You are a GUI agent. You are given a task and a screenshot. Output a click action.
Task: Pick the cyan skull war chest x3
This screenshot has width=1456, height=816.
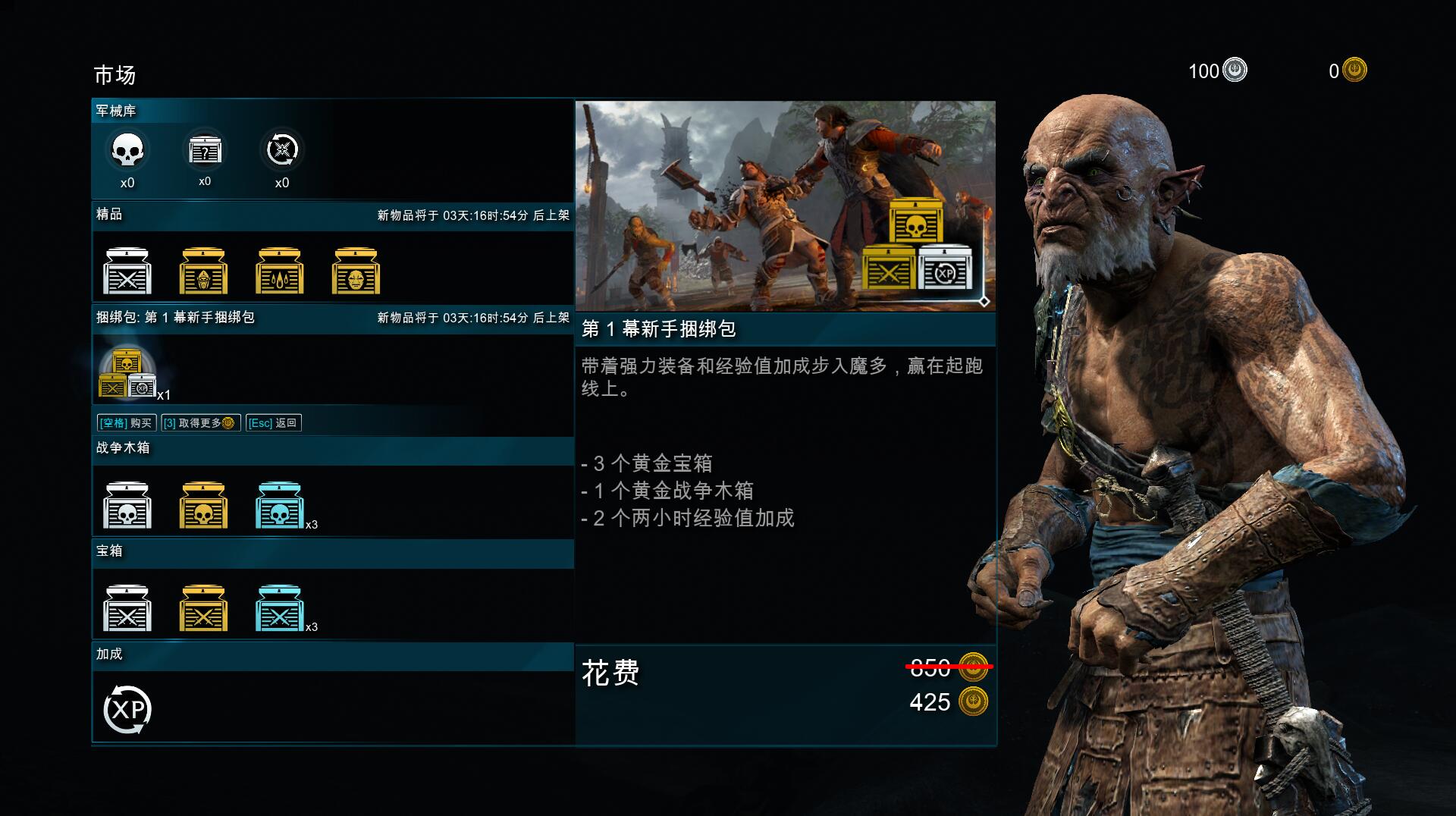click(280, 505)
